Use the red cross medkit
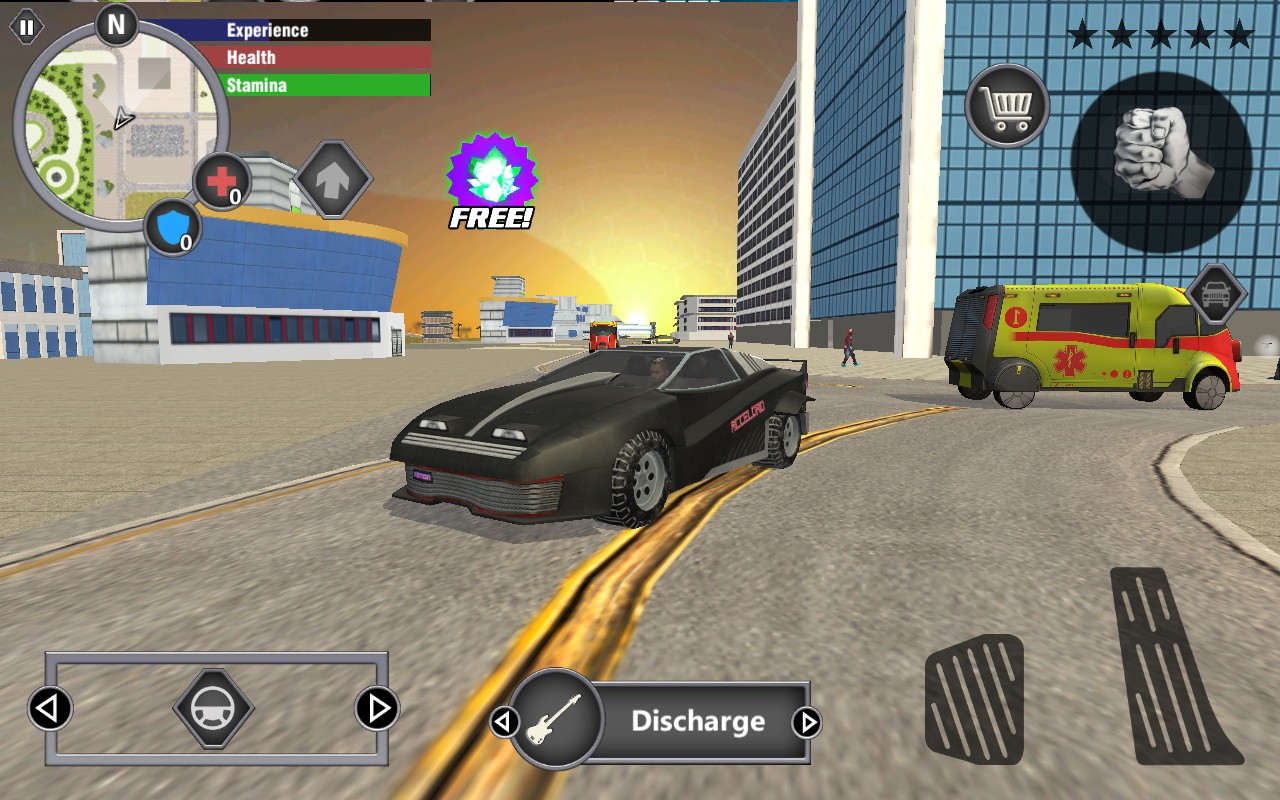This screenshot has width=1280, height=800. click(221, 182)
